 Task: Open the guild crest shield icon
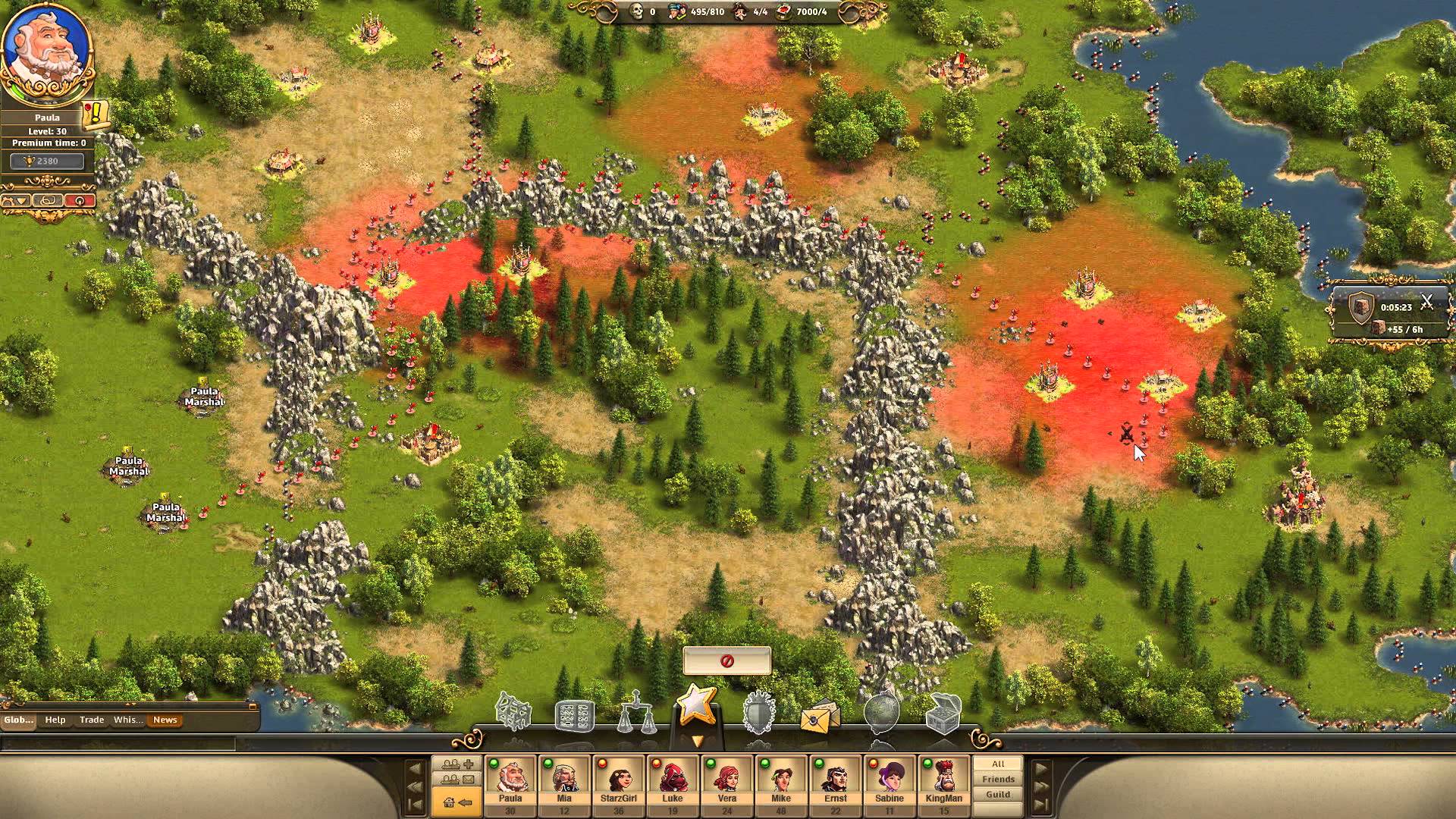click(x=758, y=713)
